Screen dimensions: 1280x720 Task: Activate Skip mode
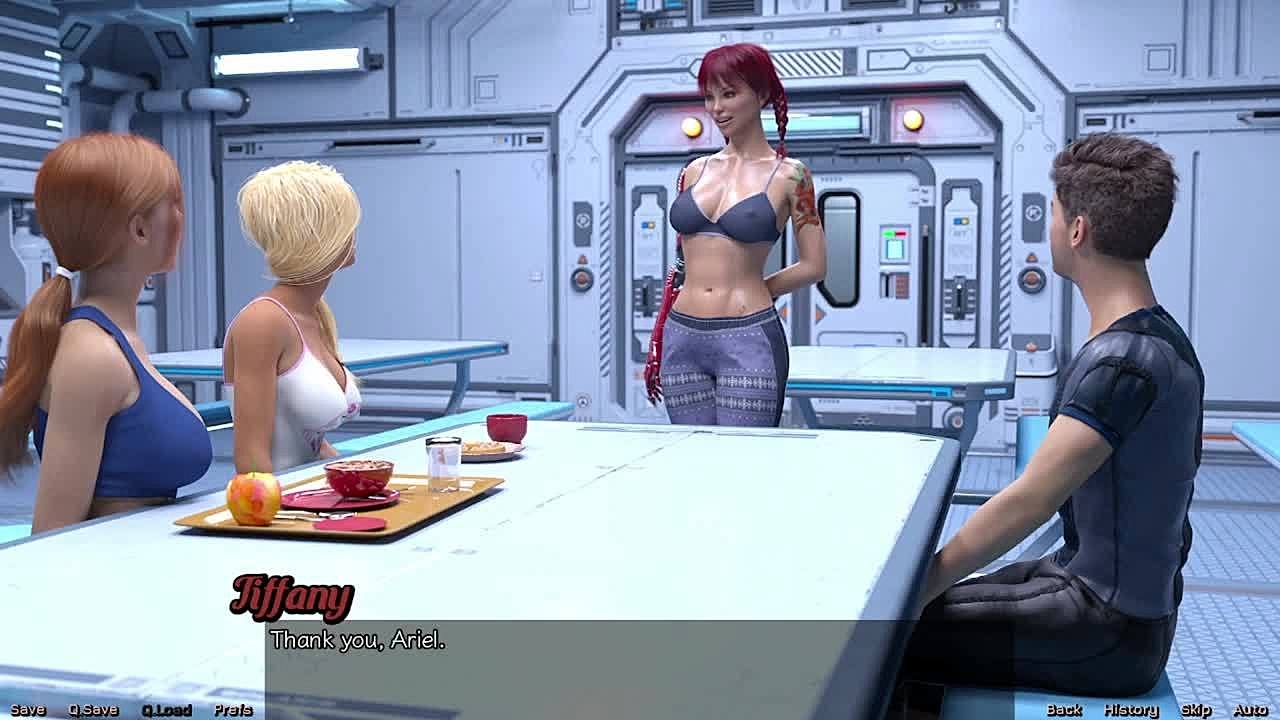pyautogui.click(x=1196, y=710)
